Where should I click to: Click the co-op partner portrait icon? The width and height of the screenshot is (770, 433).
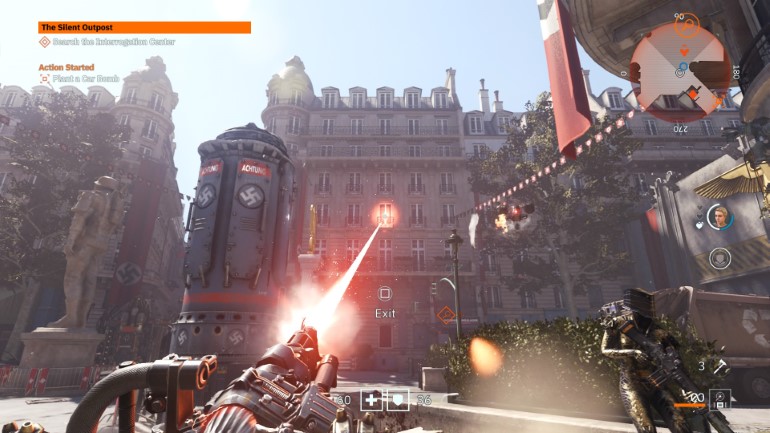click(x=719, y=216)
